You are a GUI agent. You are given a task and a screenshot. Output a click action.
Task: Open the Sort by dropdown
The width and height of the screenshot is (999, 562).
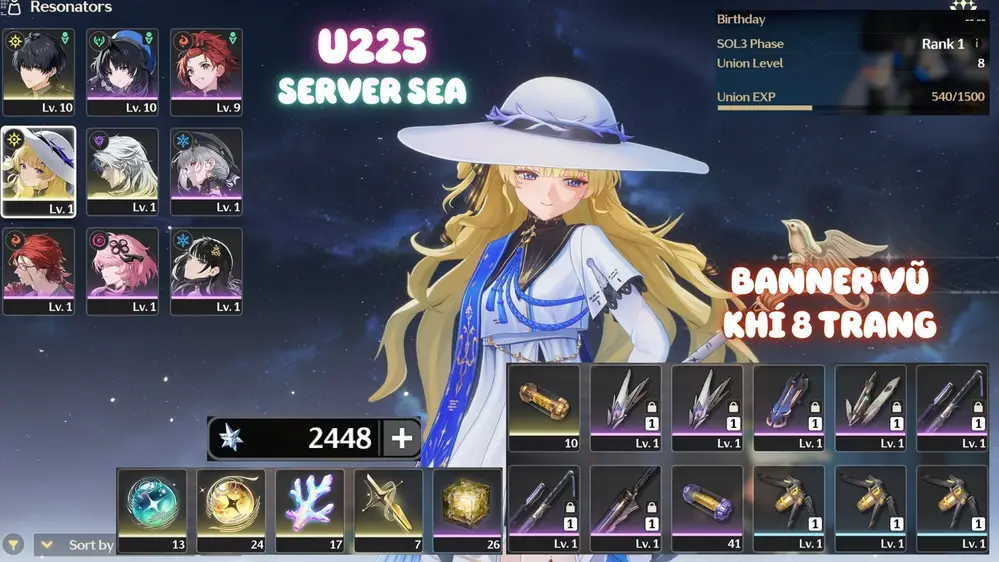click(78, 545)
